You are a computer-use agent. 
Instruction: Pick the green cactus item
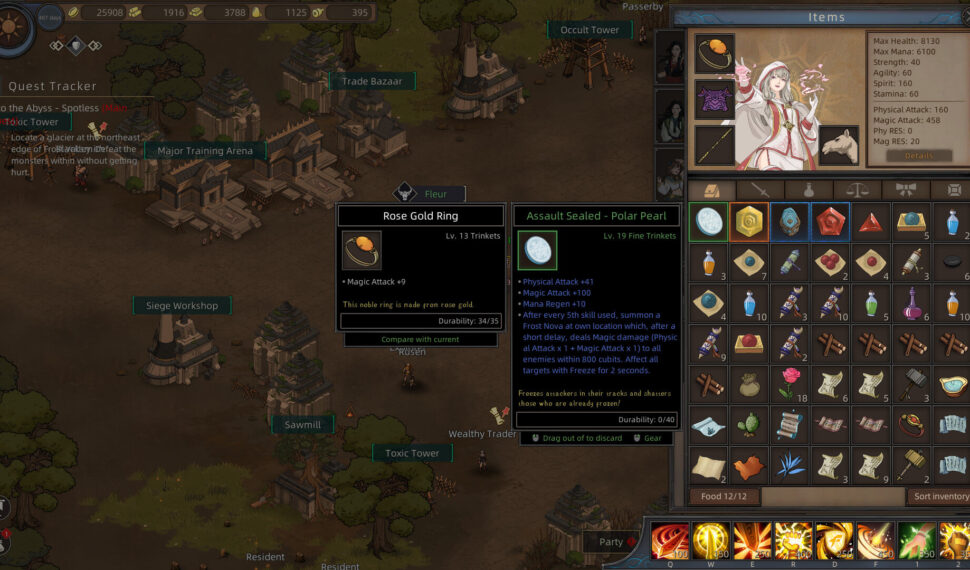(x=749, y=423)
